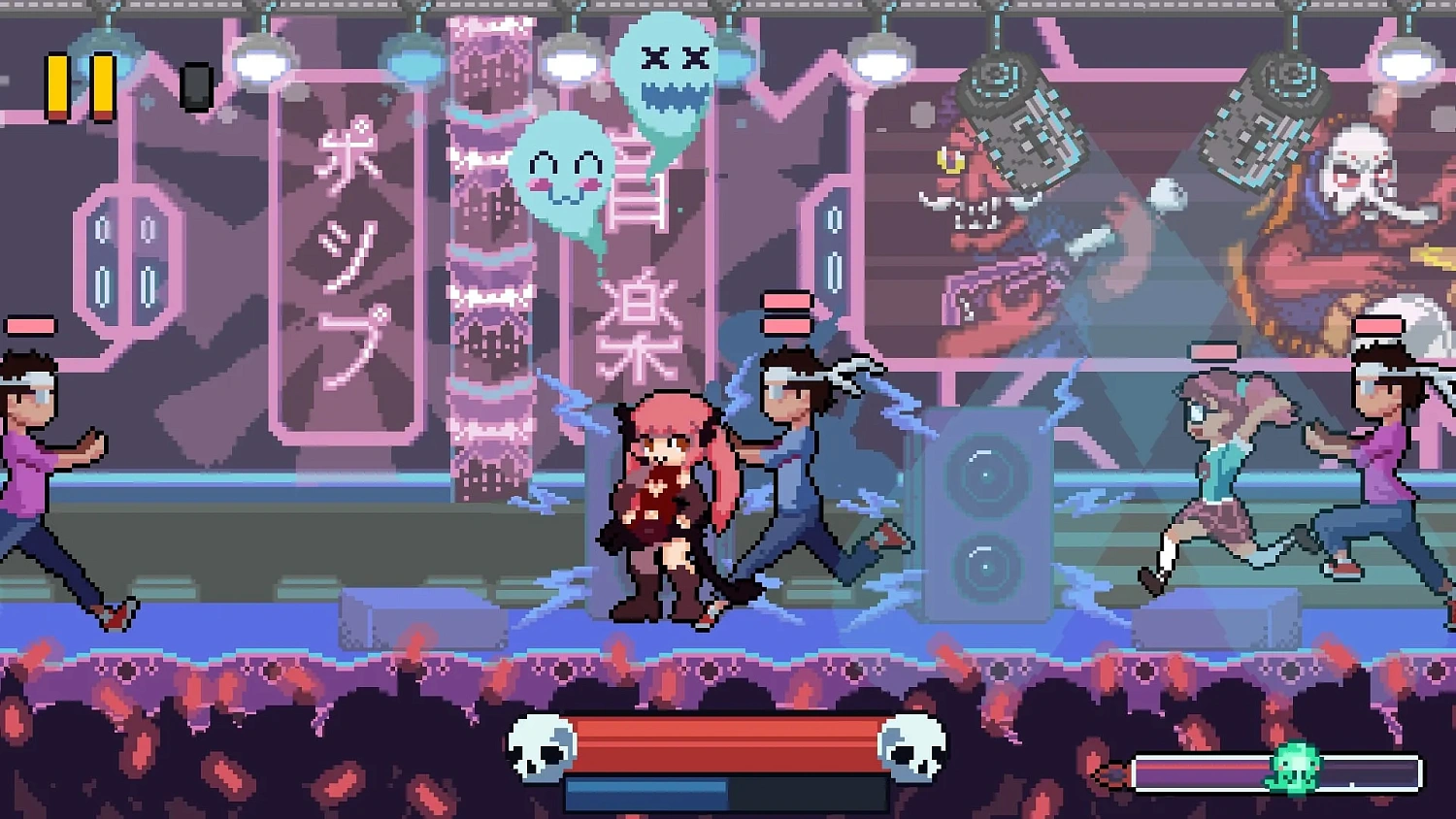Click the yellow pause bars icon
Screen dimensions: 1456x819
pyautogui.click(x=81, y=84)
